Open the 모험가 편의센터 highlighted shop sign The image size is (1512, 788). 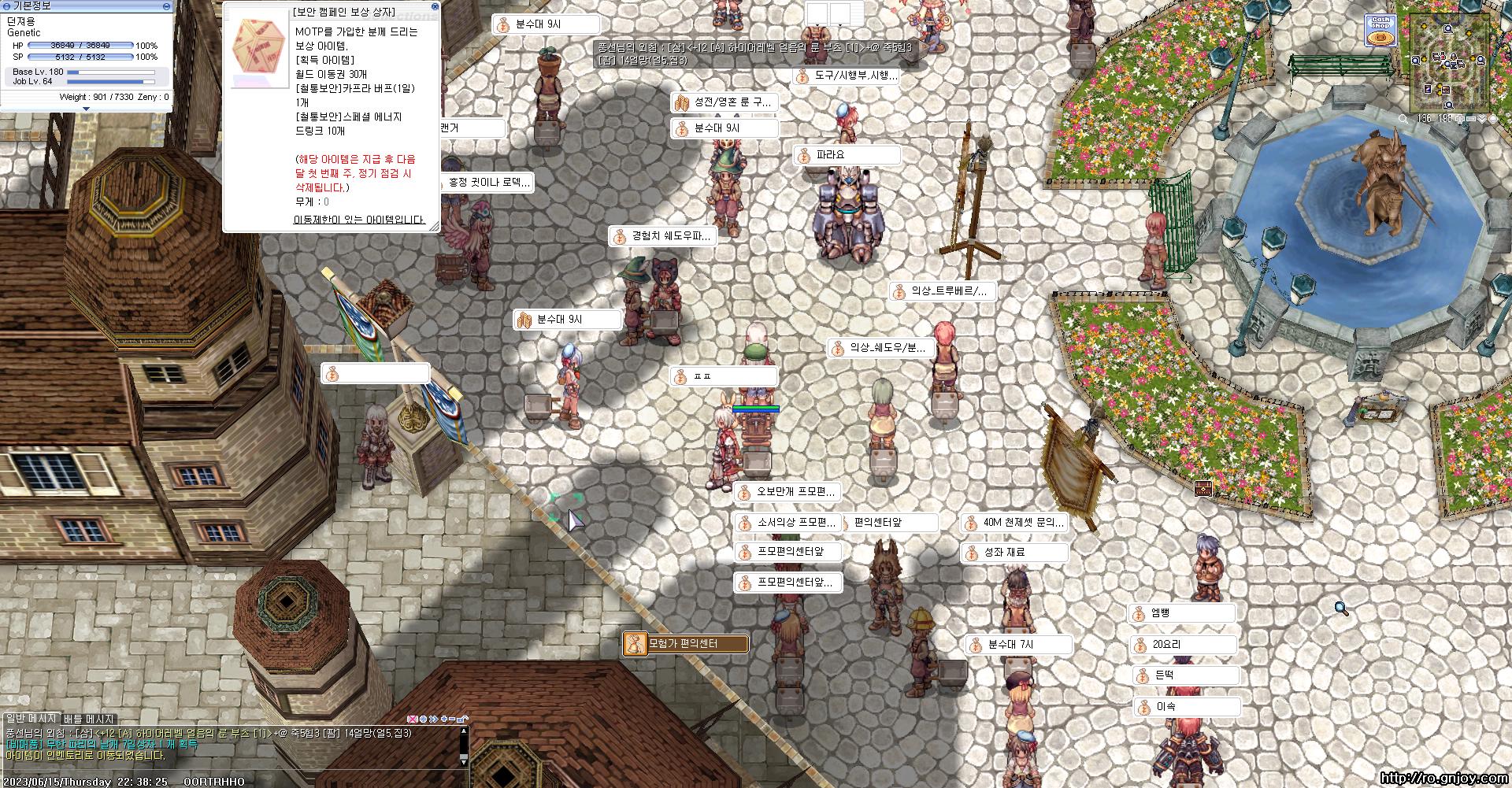pos(684,644)
